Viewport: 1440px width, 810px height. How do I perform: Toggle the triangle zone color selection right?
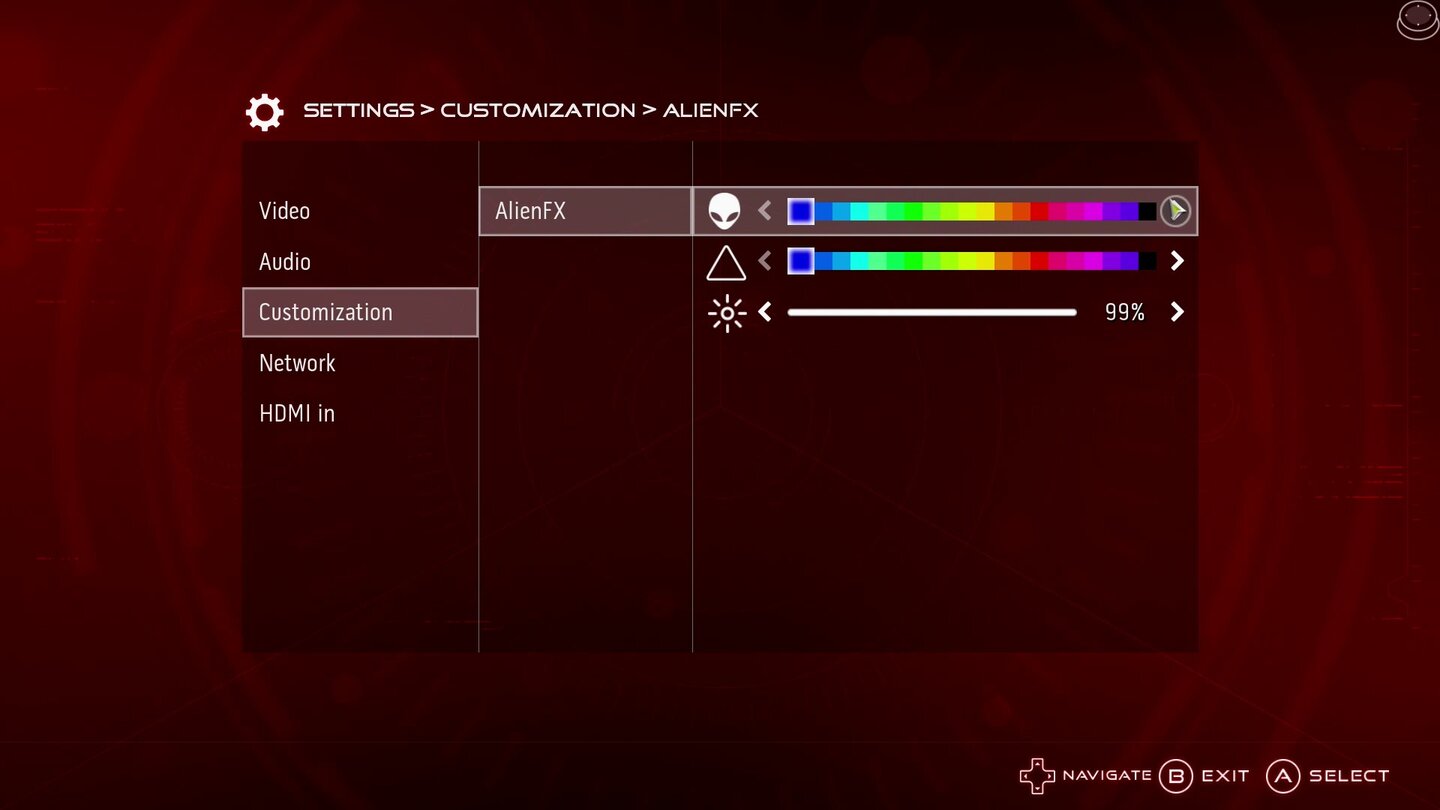point(1177,261)
